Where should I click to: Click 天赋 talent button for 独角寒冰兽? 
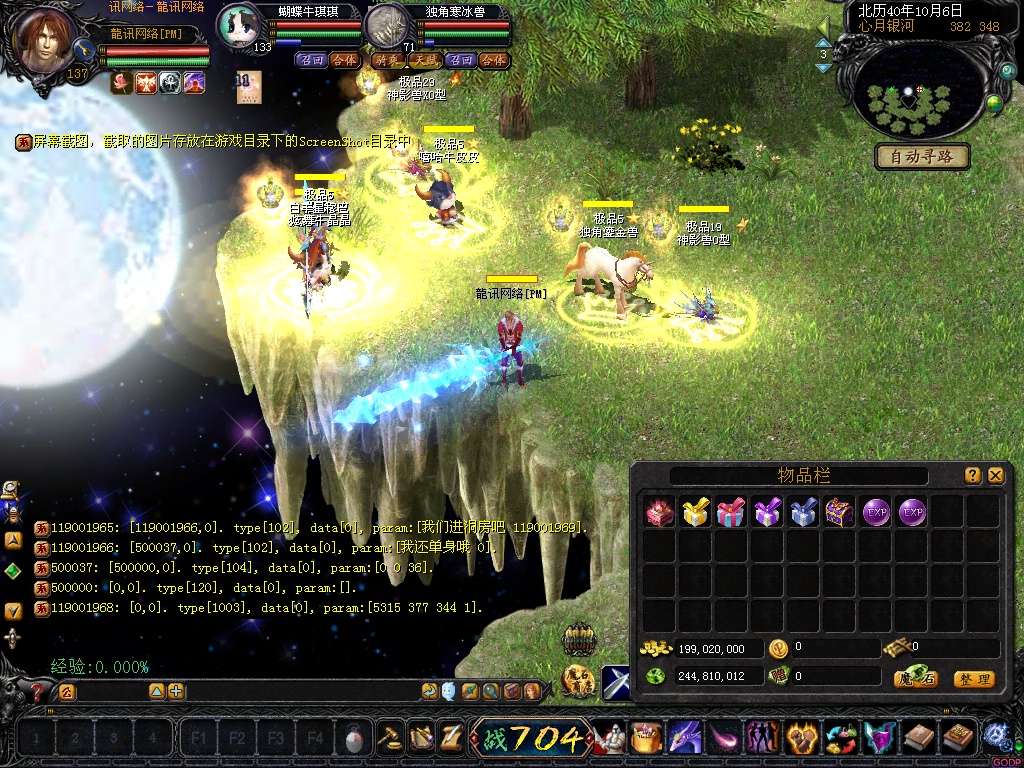click(423, 60)
